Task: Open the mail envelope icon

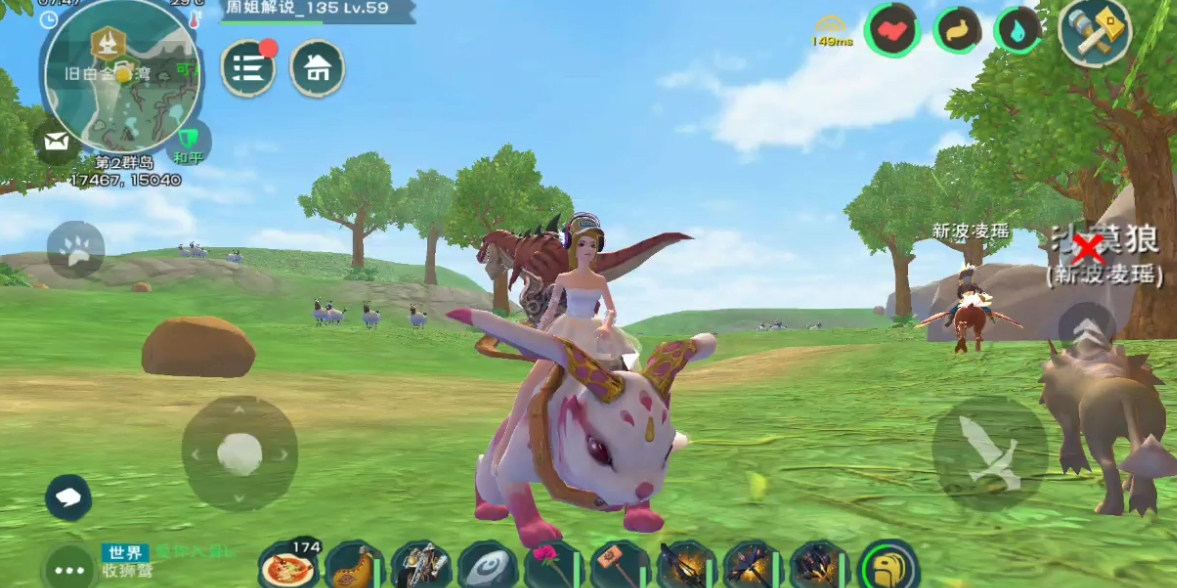Action: click(x=56, y=142)
